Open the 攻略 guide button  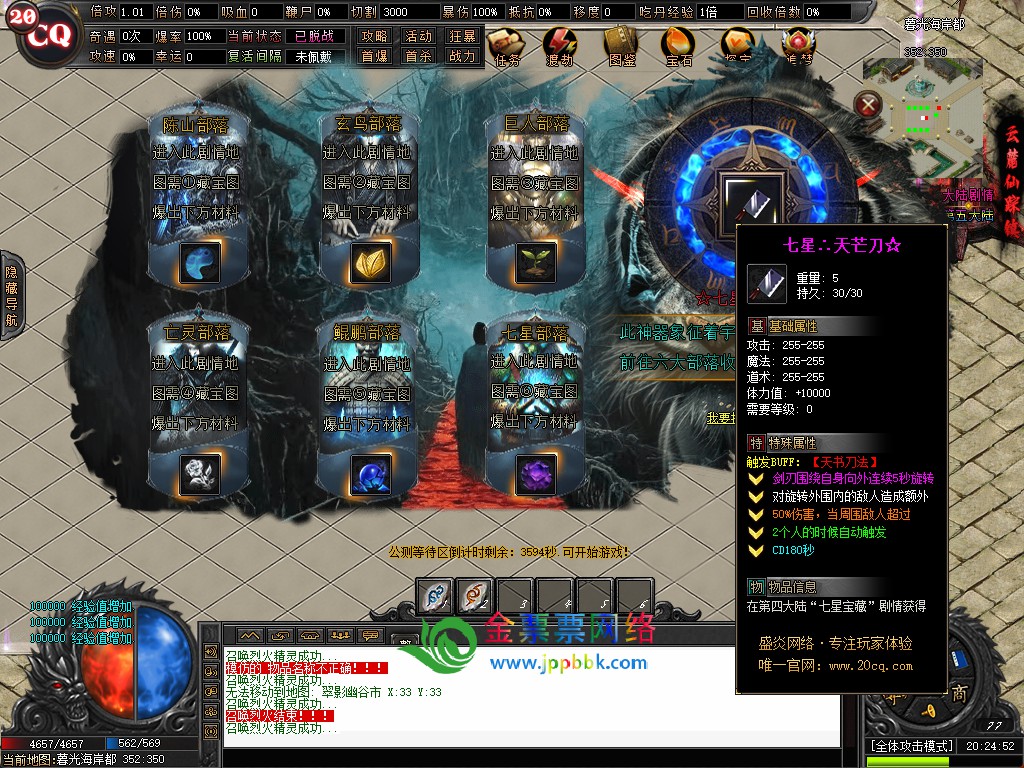(x=375, y=36)
